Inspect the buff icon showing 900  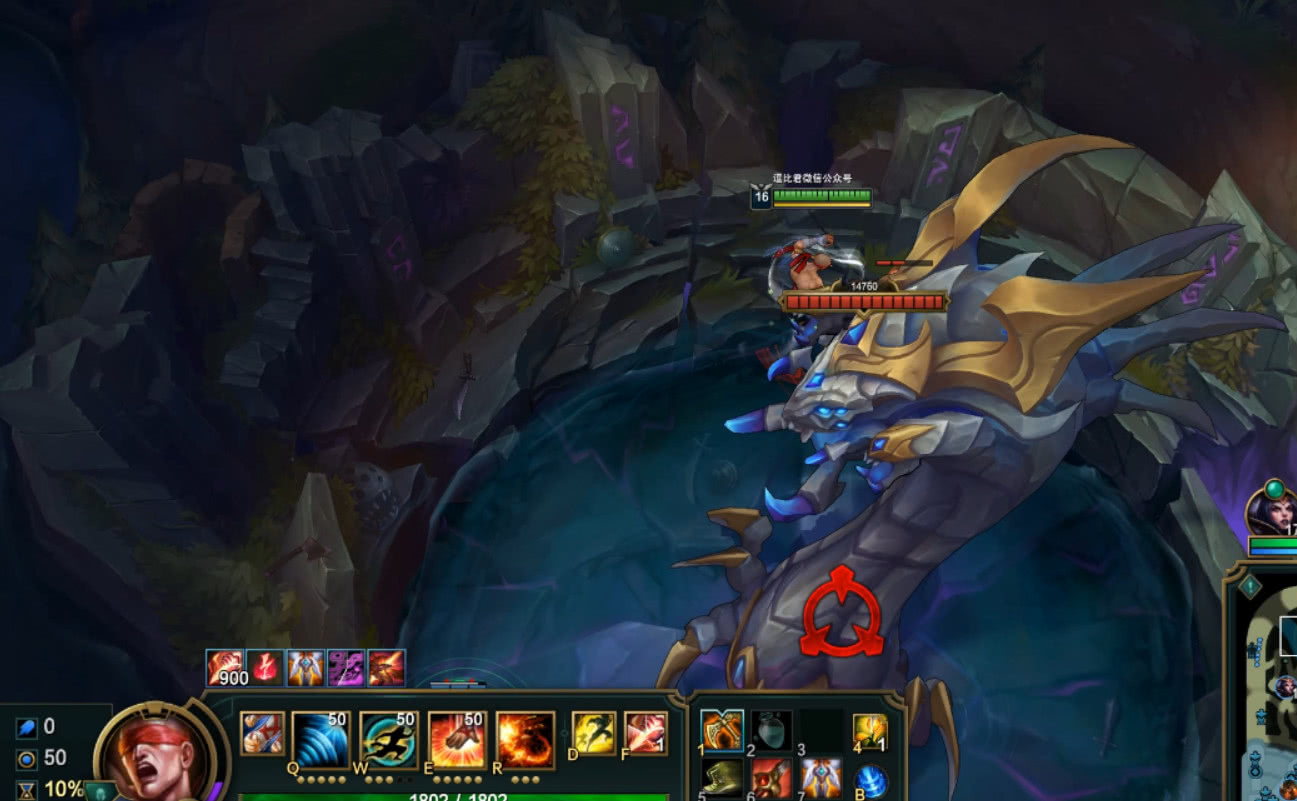(225, 668)
